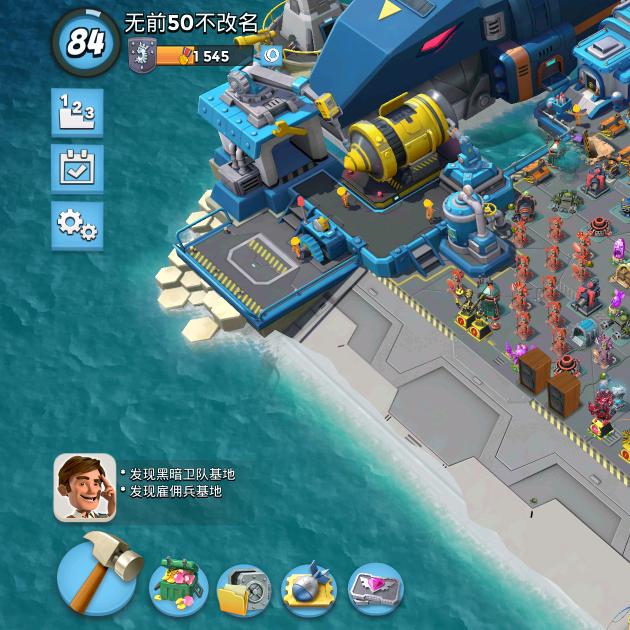Tap the level 84 player badge
The width and height of the screenshot is (630, 630).
click(x=85, y=42)
